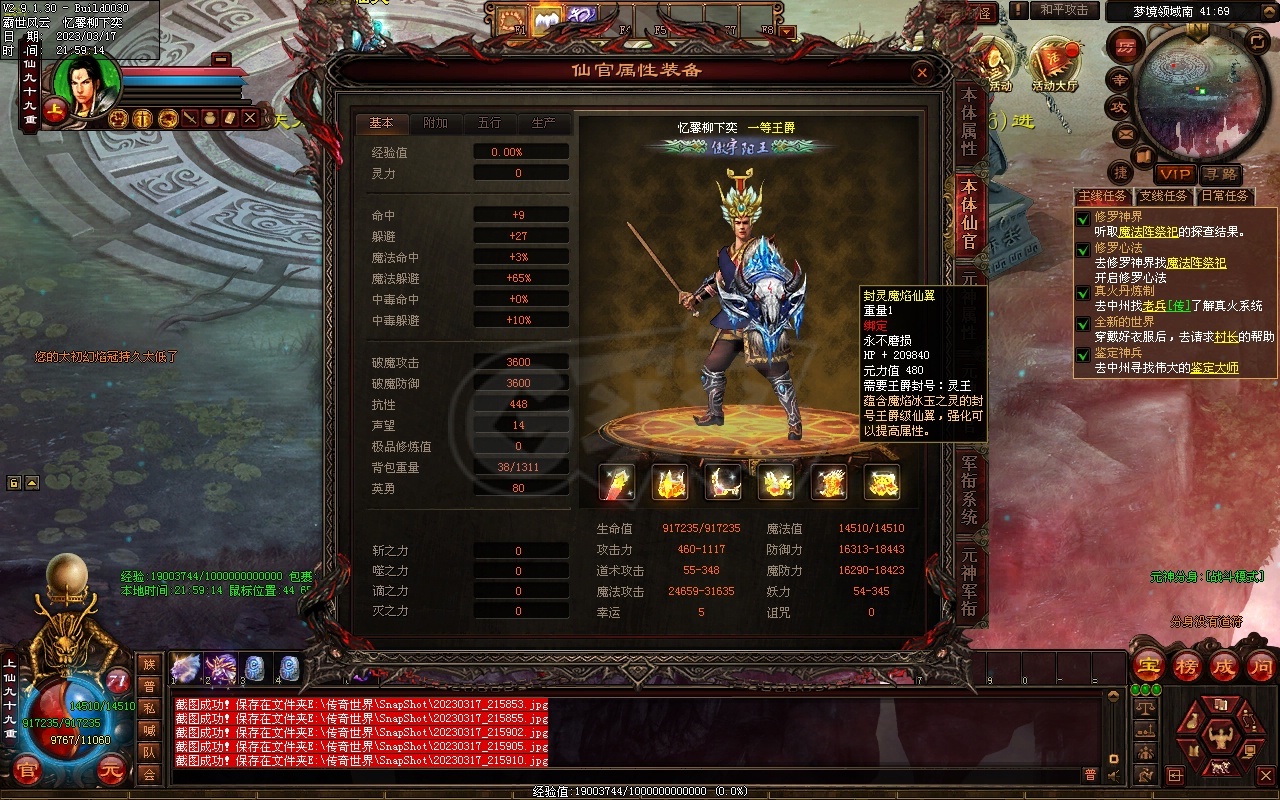Open the 宝 treasure icon bottom right
Image resolution: width=1280 pixels, height=800 pixels.
[1149, 666]
